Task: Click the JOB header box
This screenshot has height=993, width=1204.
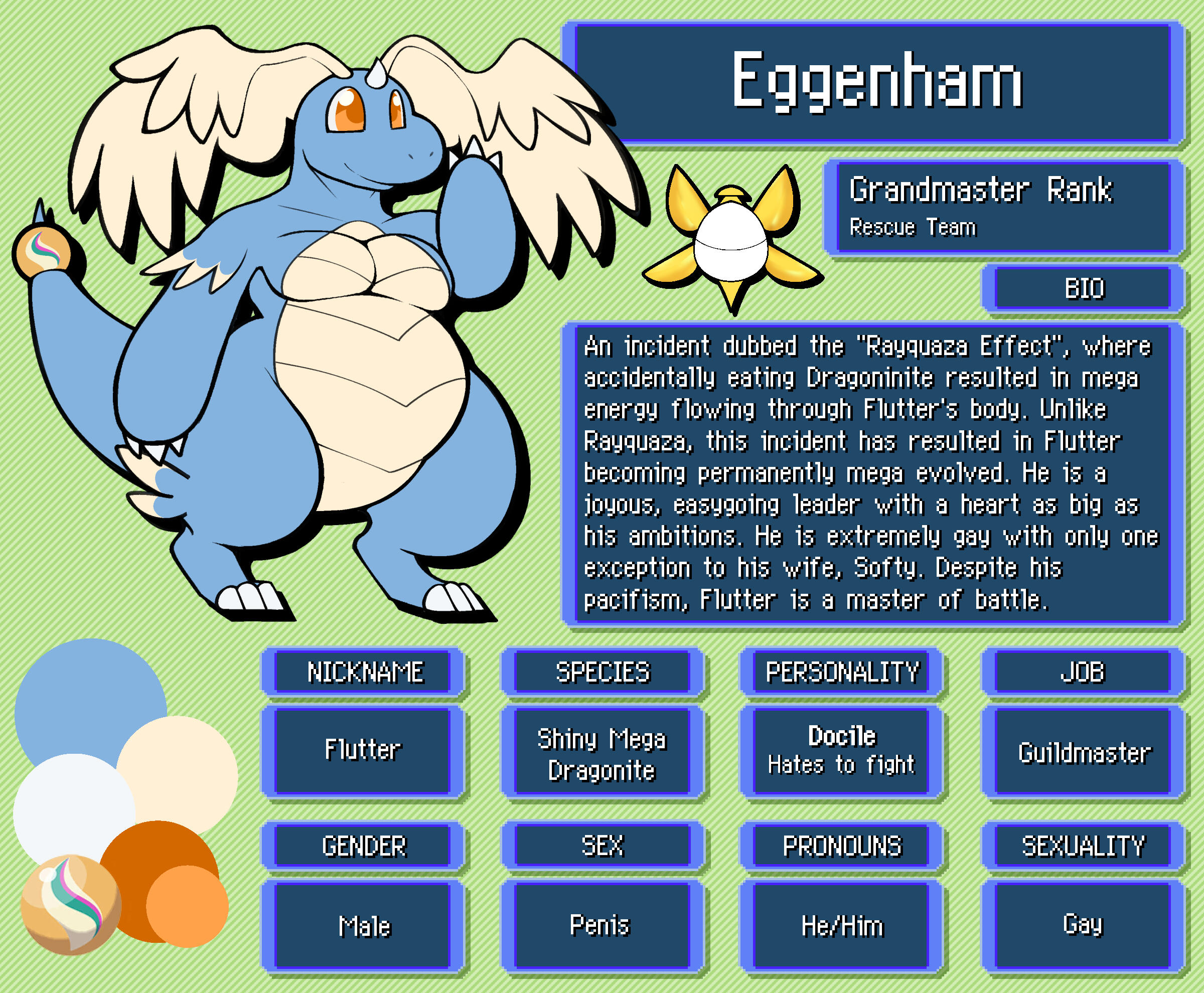Action: point(1083,672)
